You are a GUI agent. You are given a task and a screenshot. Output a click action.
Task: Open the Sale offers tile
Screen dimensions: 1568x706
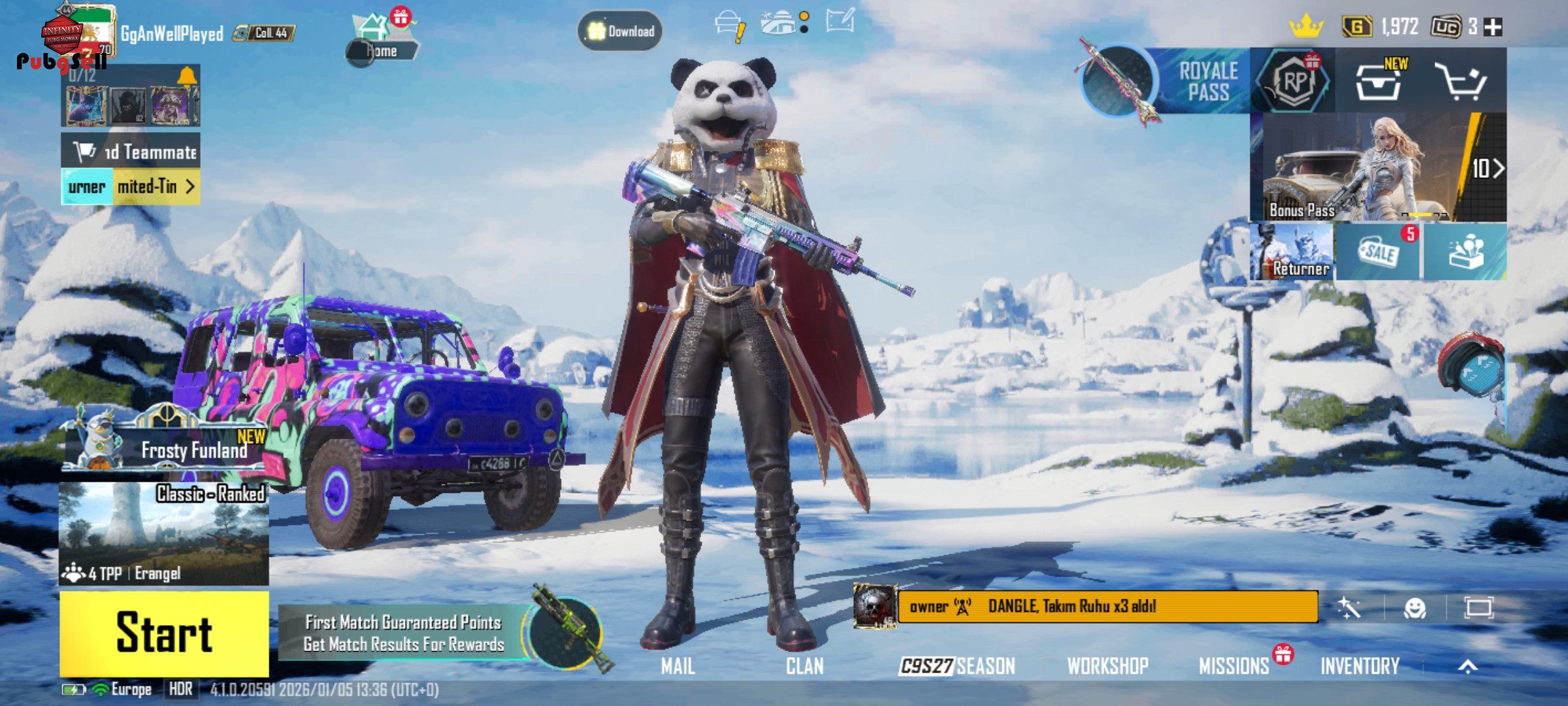1379,252
